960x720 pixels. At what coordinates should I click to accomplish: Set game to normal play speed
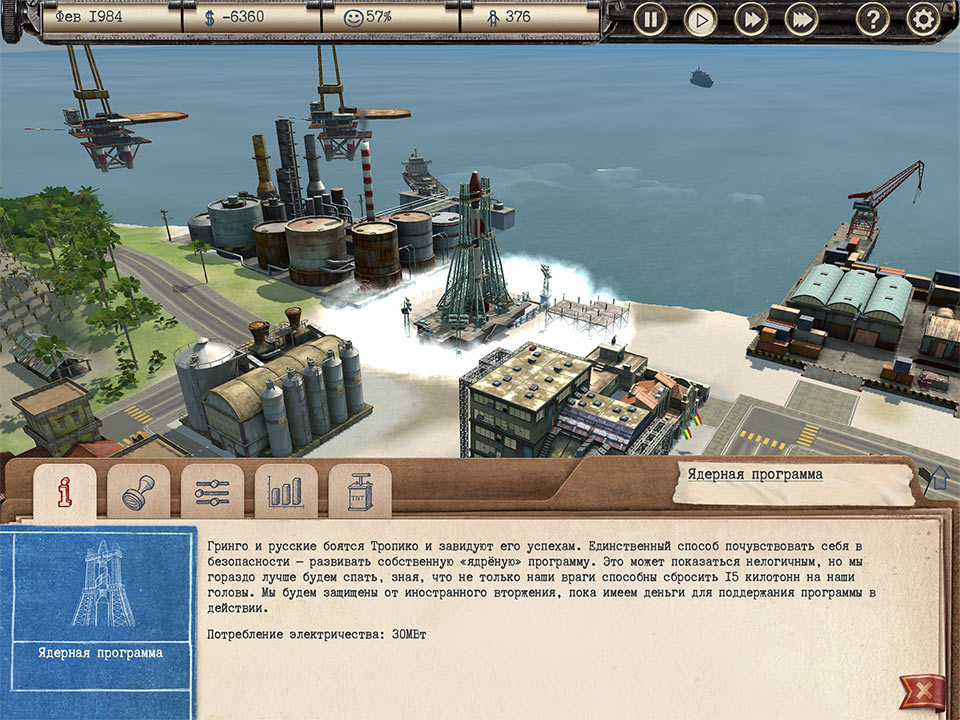(700, 19)
